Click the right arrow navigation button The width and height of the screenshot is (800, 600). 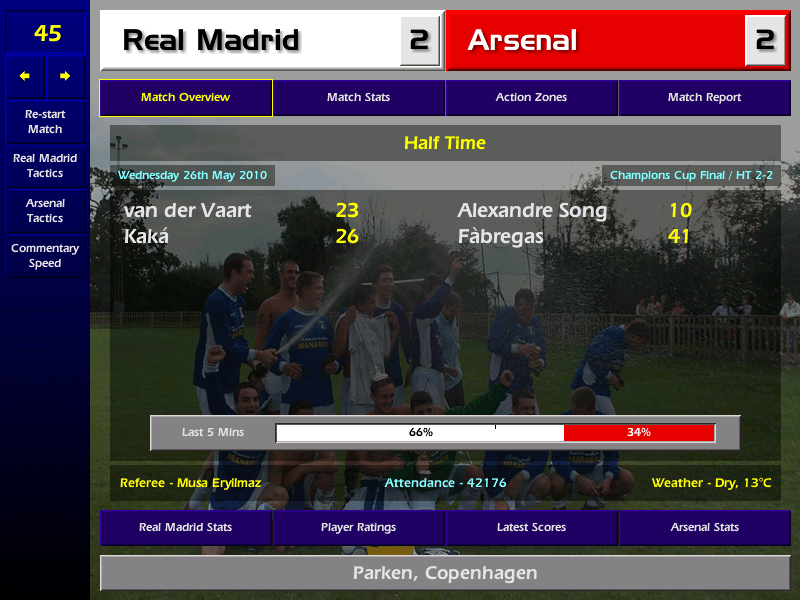click(66, 76)
